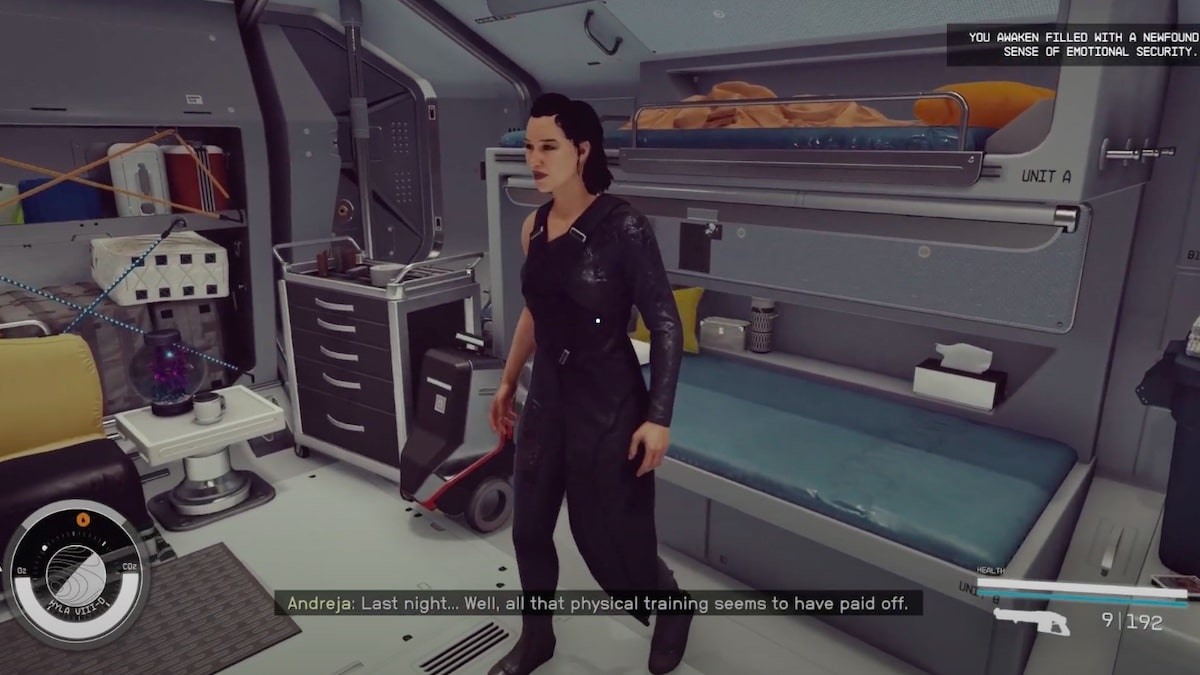The height and width of the screenshot is (675, 1200).
Task: Click the orange status icon atop the compass
Action: (x=82, y=520)
